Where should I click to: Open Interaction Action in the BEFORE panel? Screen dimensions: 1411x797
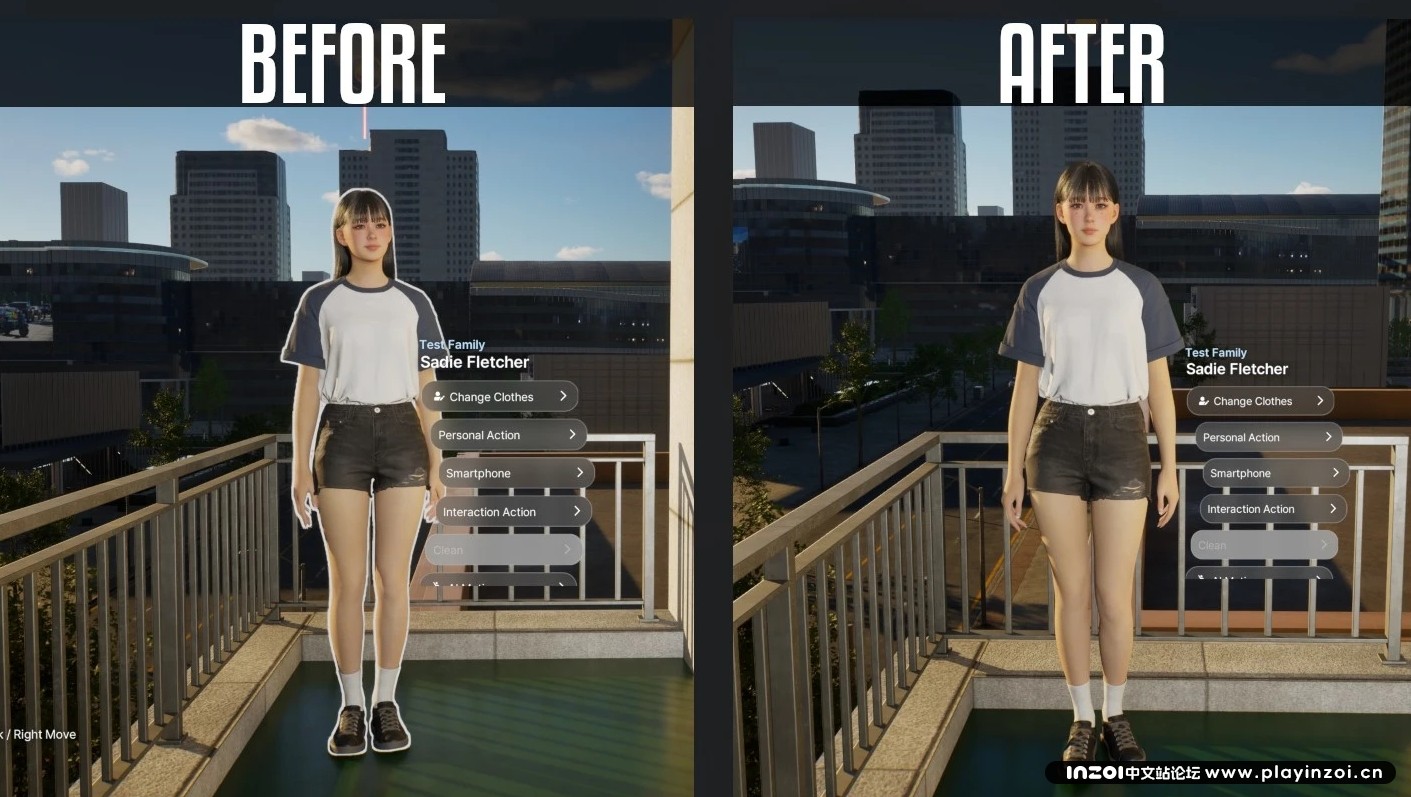click(x=514, y=511)
